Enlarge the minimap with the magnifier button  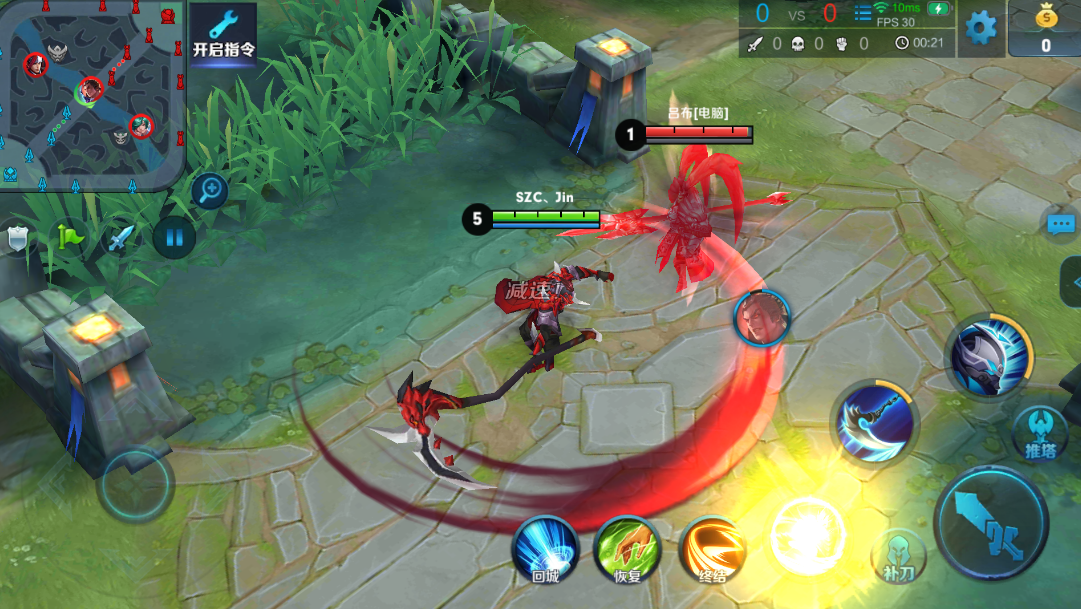(210, 189)
